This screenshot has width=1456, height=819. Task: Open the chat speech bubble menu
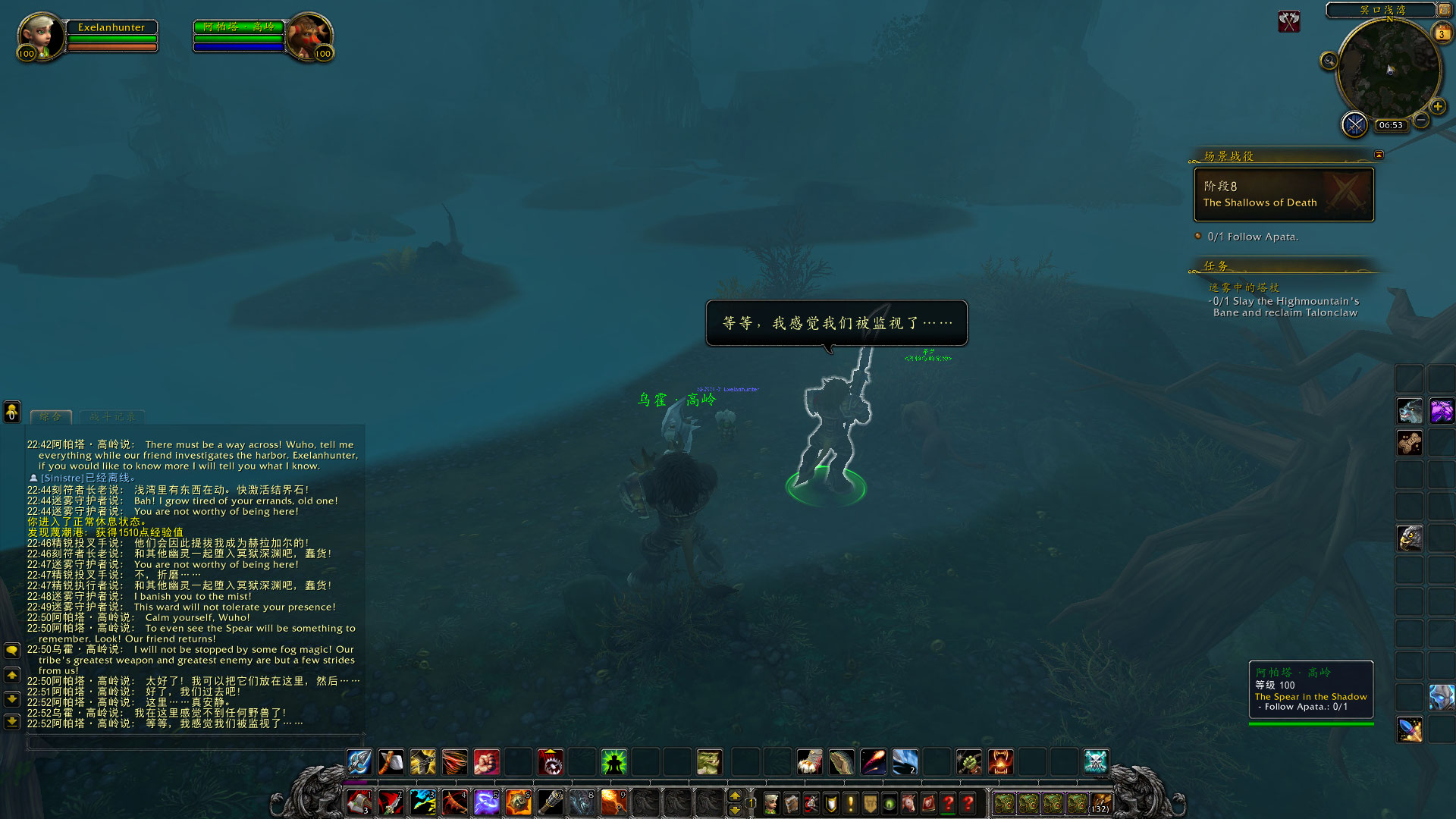pyautogui.click(x=12, y=651)
